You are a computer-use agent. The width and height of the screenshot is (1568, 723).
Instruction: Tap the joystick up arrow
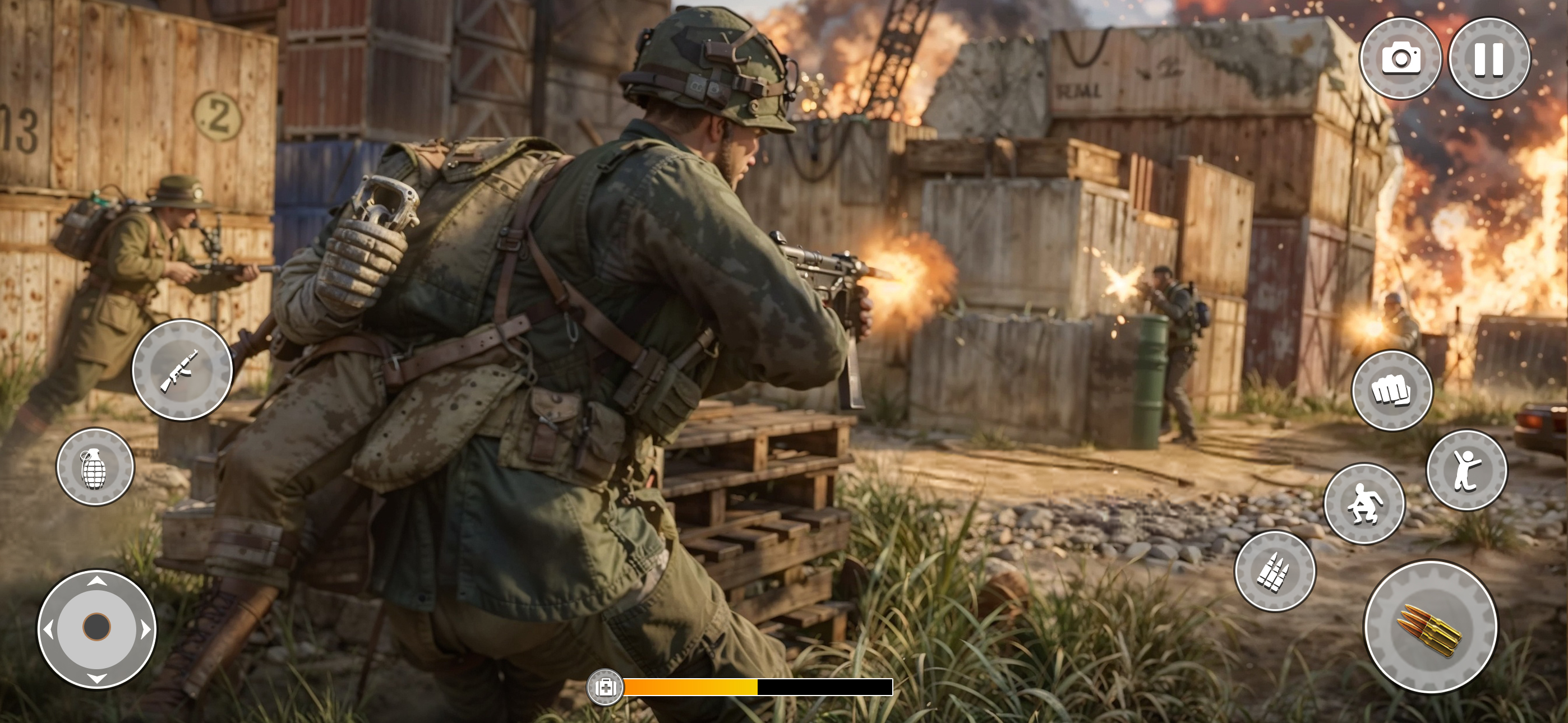[98, 580]
